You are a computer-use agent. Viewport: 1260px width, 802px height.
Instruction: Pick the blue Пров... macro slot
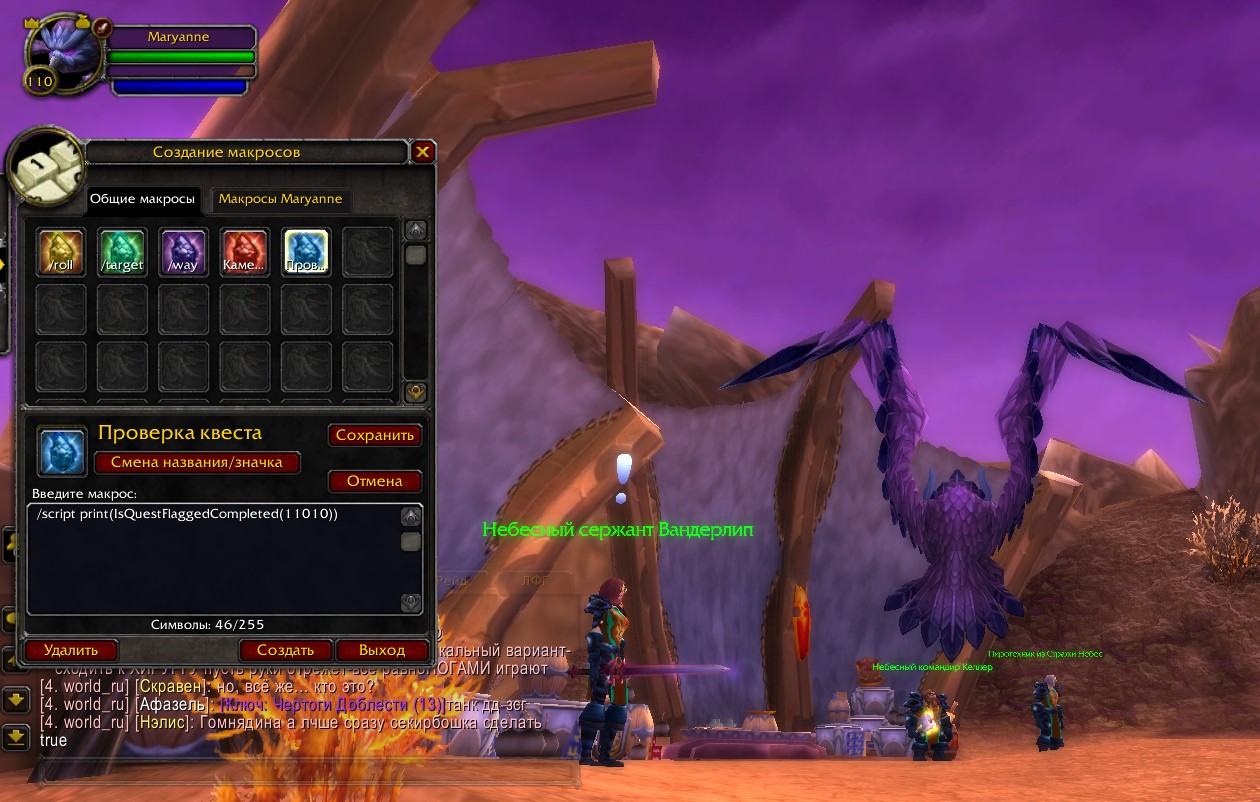point(306,252)
